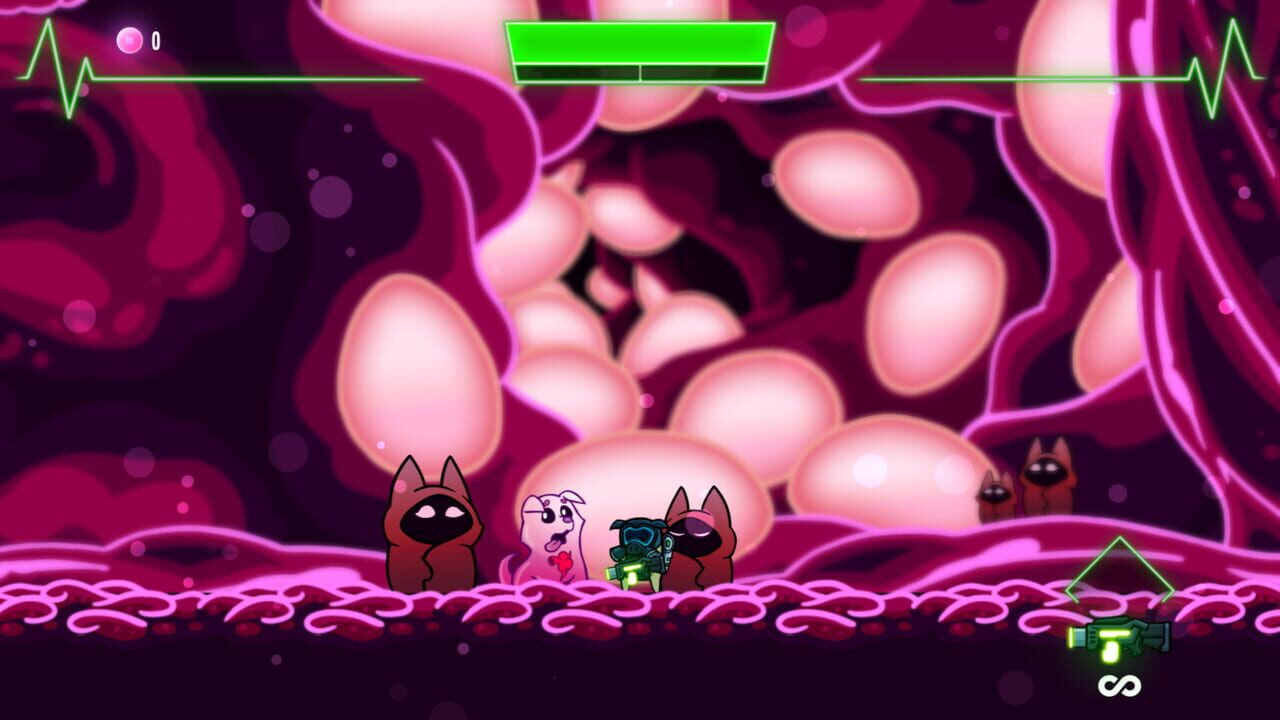Open the currency counter showing 0
This screenshot has width=1280, height=720.
point(145,40)
